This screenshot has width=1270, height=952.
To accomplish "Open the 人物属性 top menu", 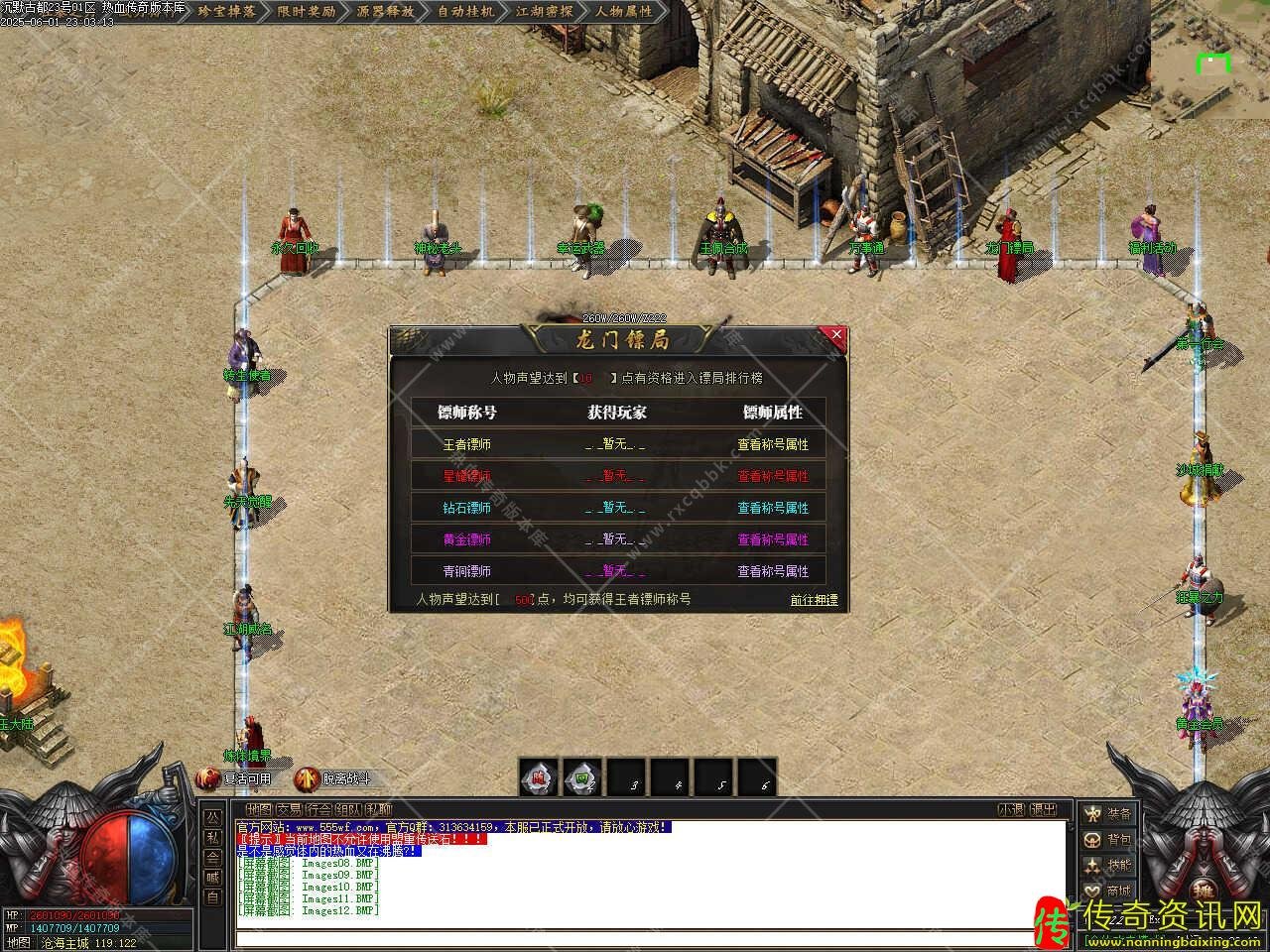I will coord(624,12).
